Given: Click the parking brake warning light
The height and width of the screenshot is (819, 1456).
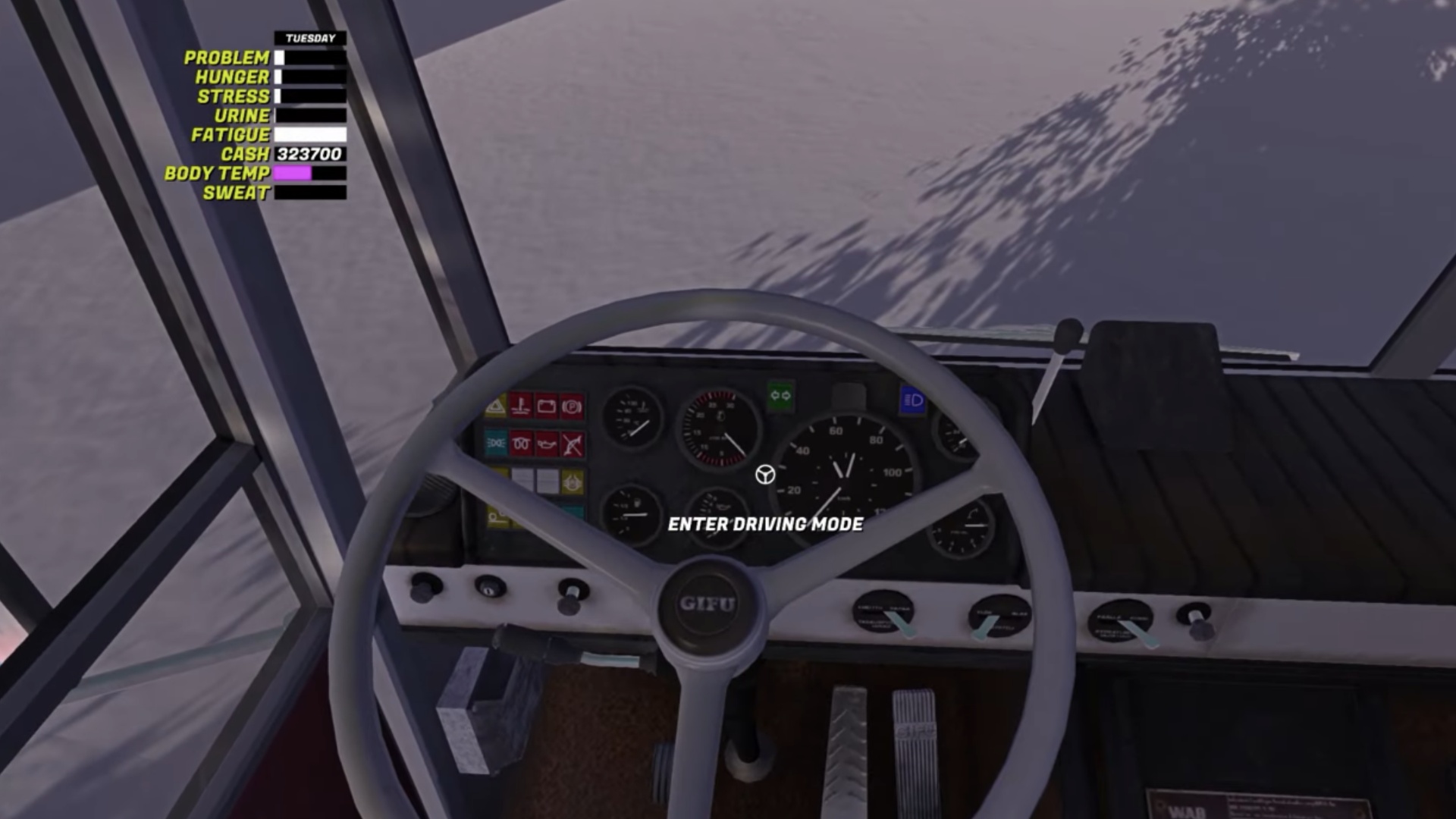Looking at the screenshot, I should pos(572,406).
